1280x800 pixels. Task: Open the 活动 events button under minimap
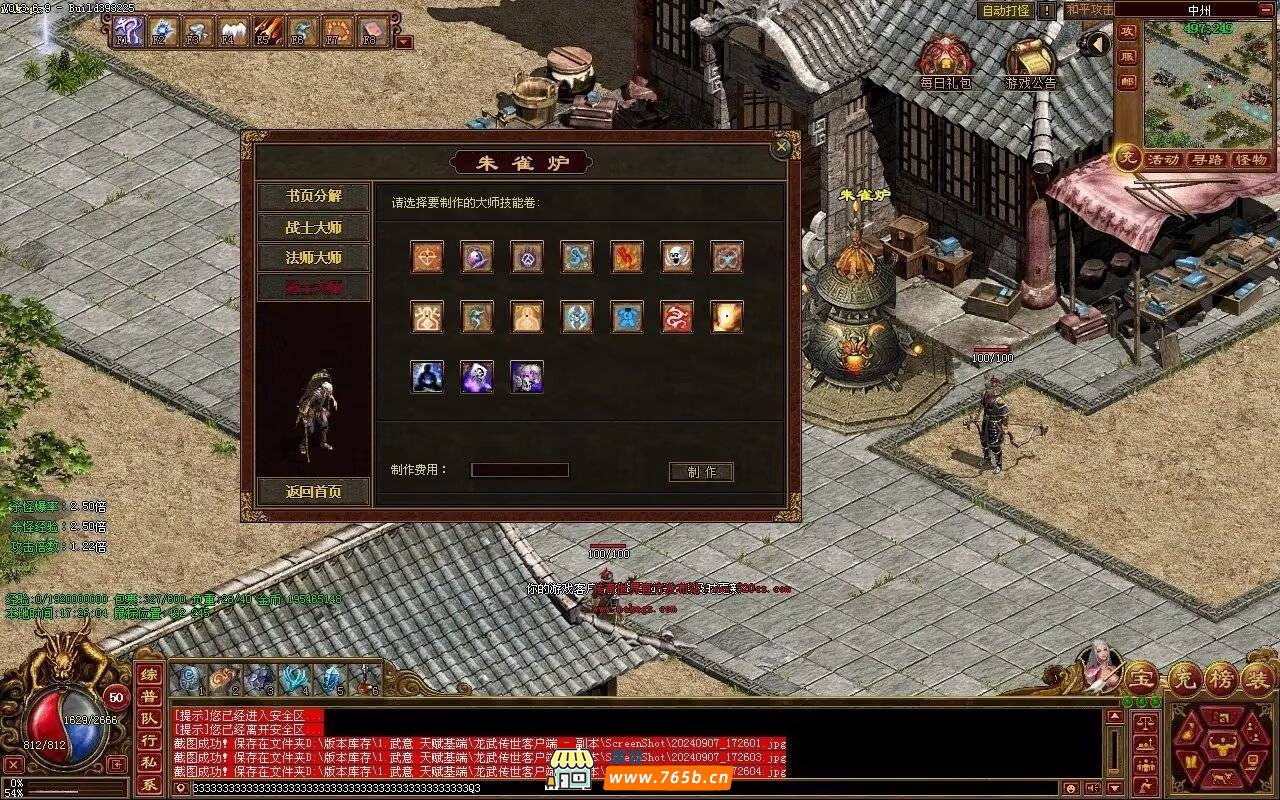pyautogui.click(x=1163, y=160)
